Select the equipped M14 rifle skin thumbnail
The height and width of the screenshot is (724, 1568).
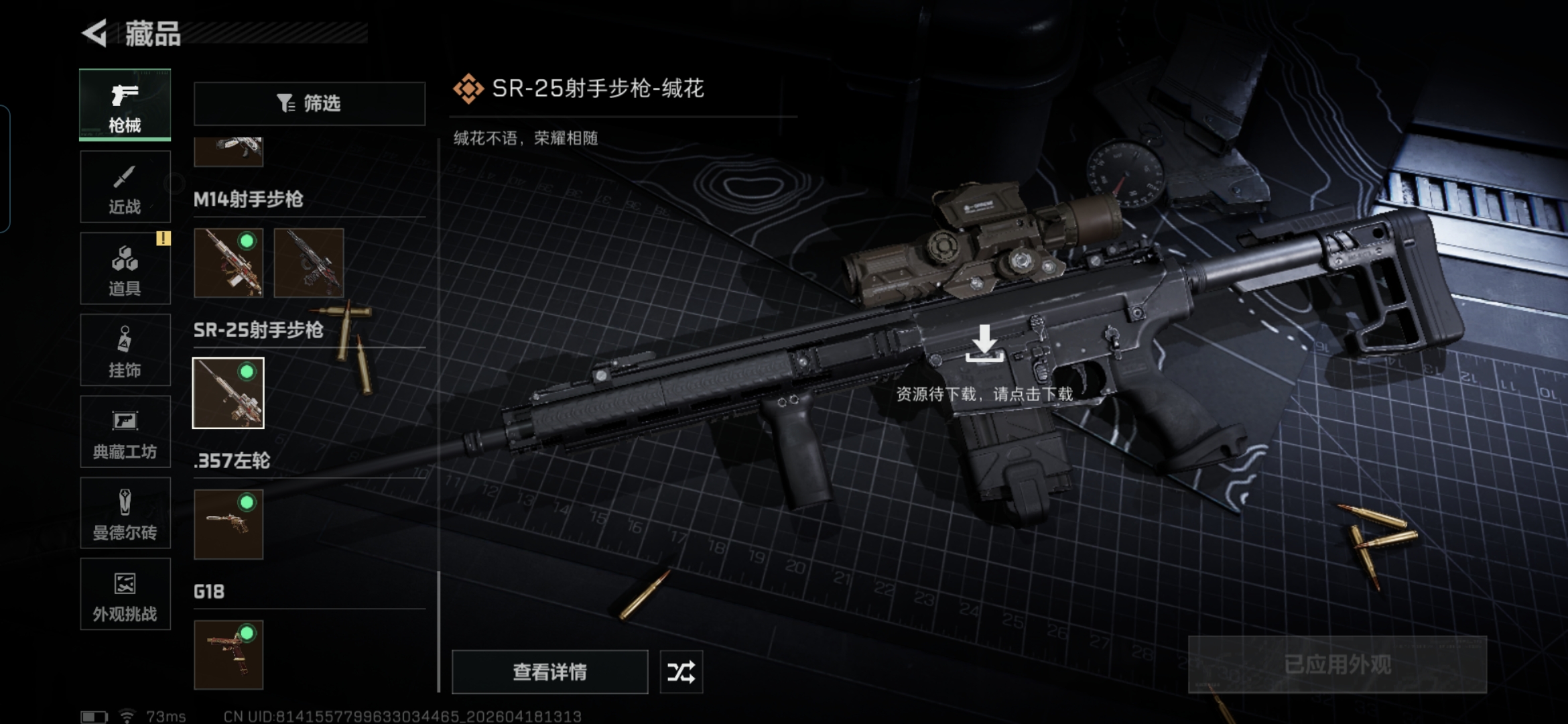pyautogui.click(x=228, y=263)
